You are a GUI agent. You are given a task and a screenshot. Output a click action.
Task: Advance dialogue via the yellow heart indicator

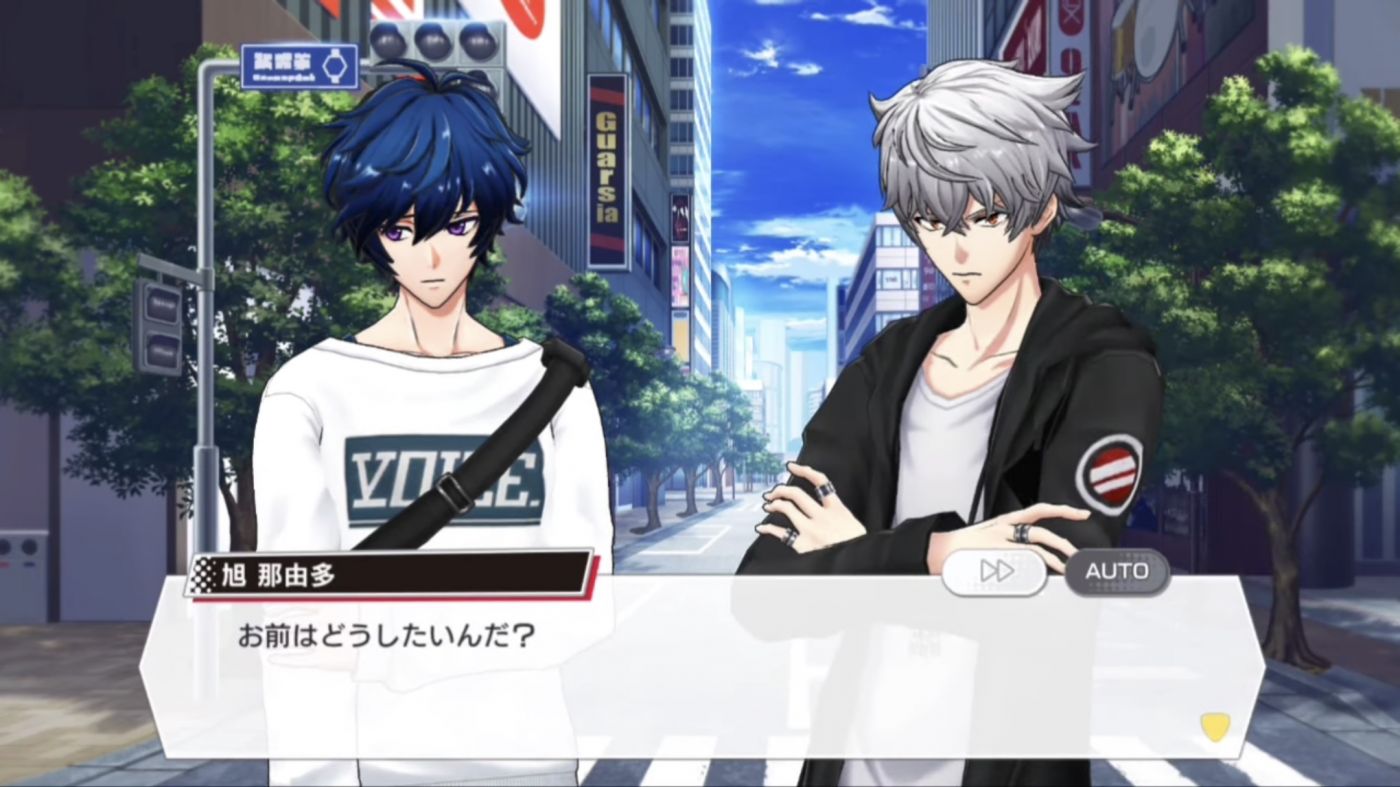(1214, 726)
